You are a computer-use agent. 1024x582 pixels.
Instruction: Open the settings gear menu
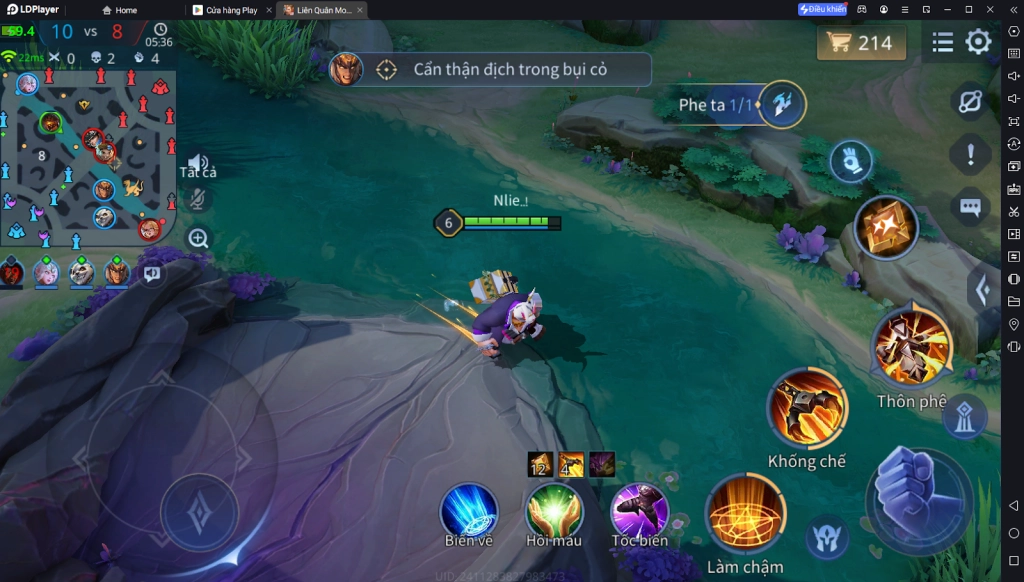point(978,42)
